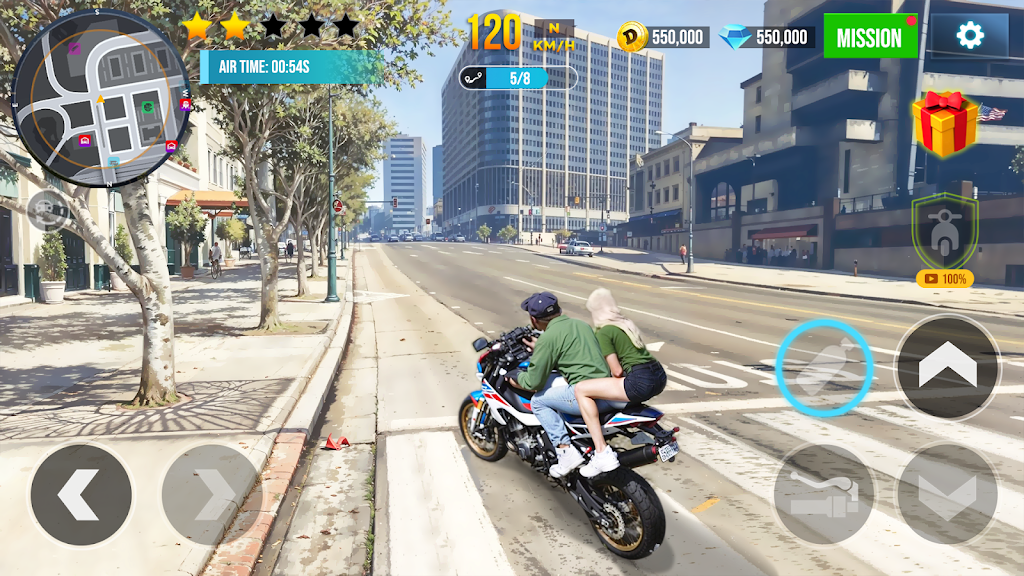Tap the switch vehicle car icon
This screenshot has height=576, width=1024.
tap(48, 210)
